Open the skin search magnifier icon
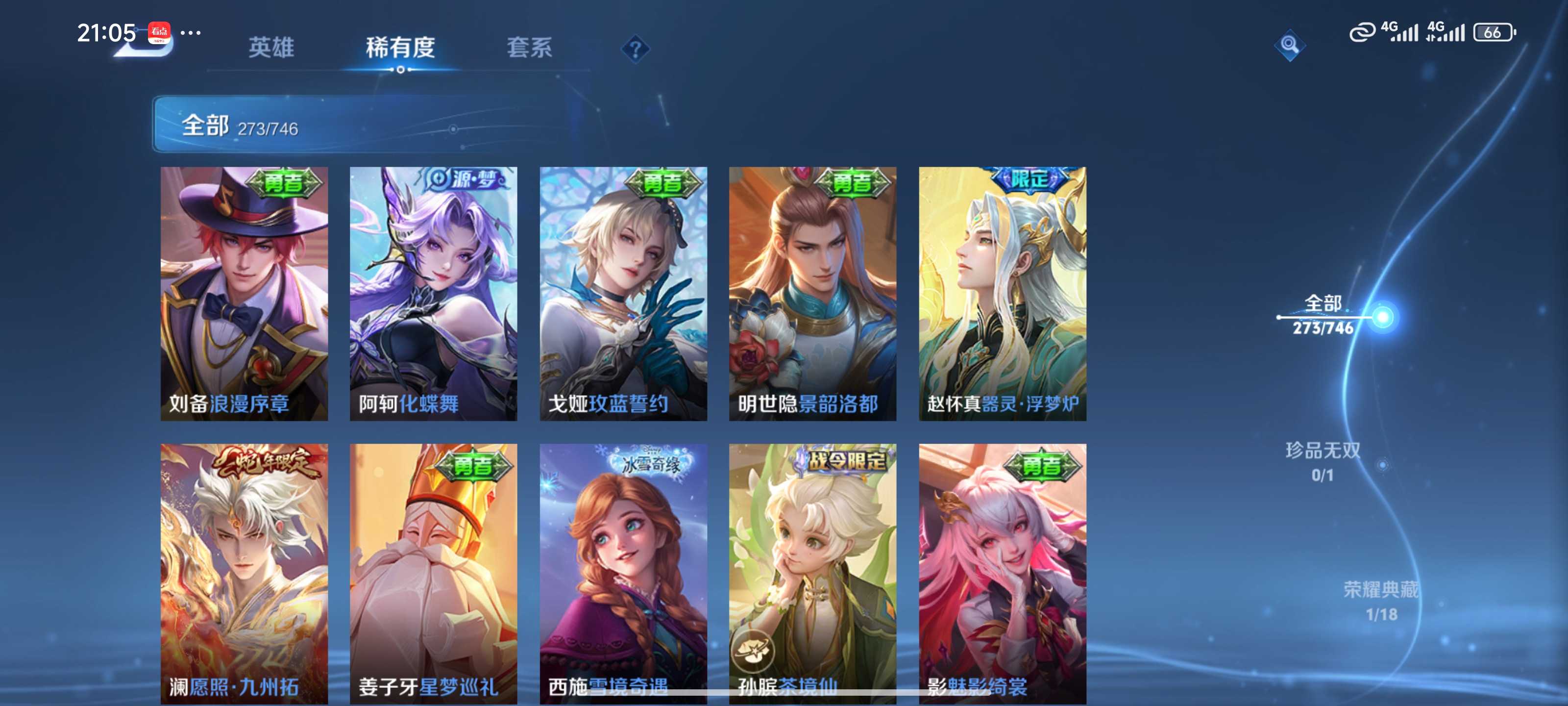Image resolution: width=1568 pixels, height=706 pixels. (x=1290, y=45)
